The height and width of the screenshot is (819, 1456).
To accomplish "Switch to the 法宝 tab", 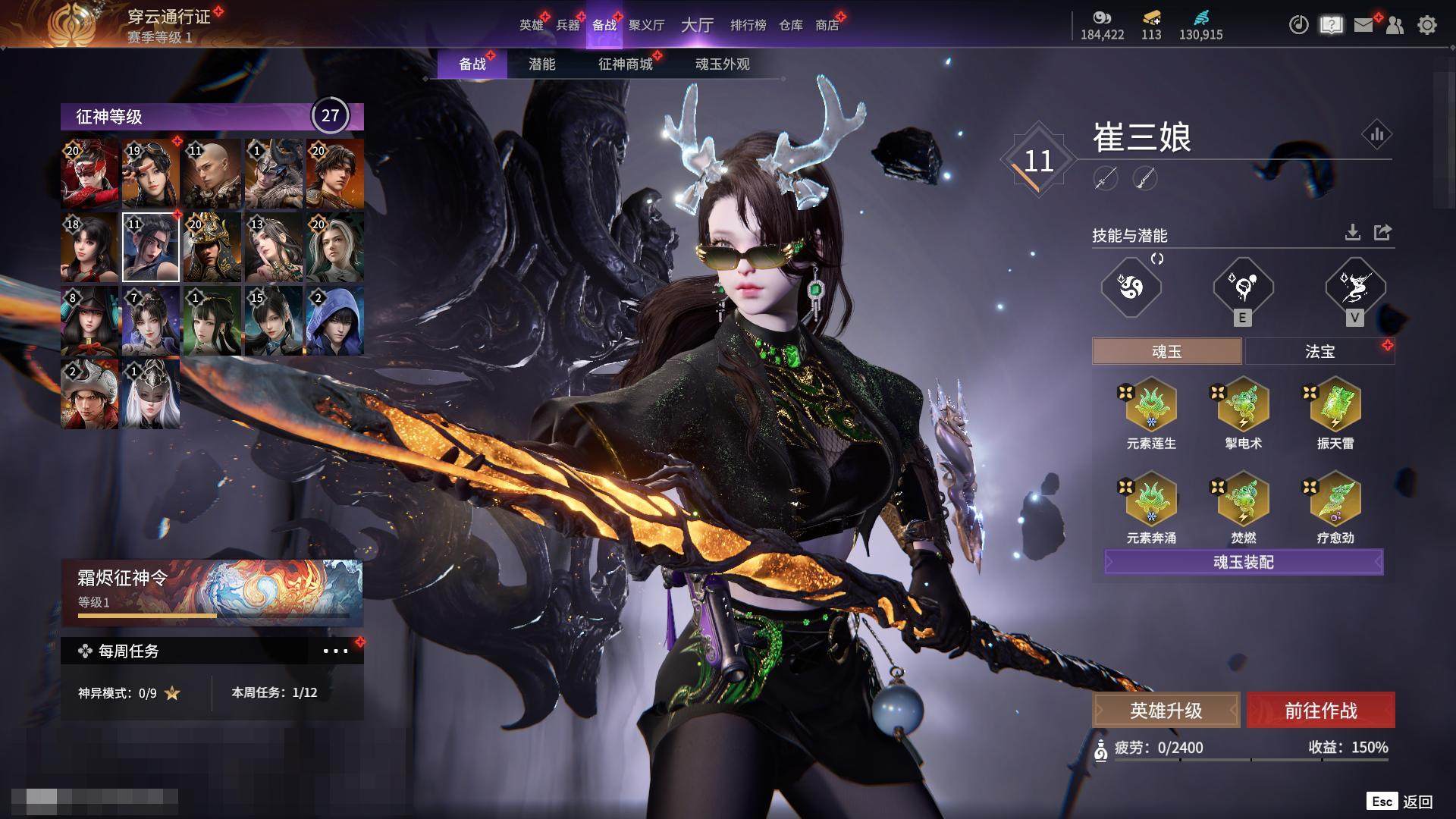I will tap(1319, 352).
